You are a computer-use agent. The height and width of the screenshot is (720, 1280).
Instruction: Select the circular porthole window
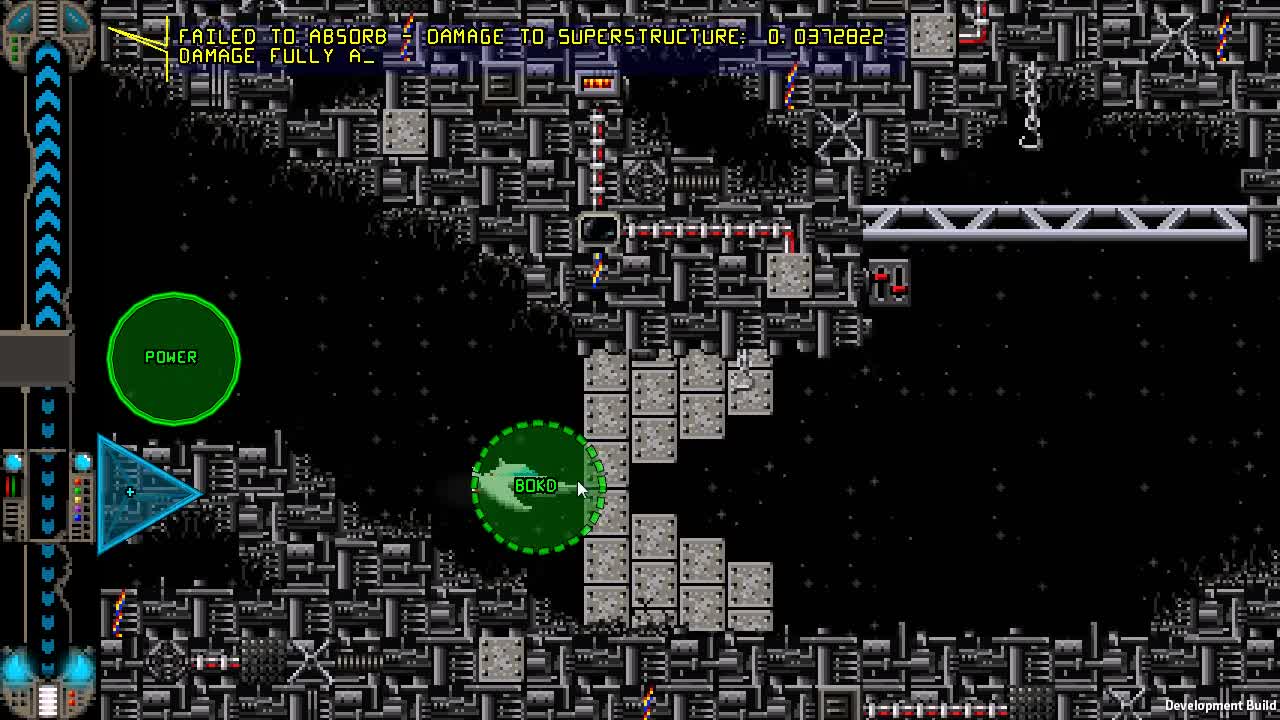[x=600, y=228]
